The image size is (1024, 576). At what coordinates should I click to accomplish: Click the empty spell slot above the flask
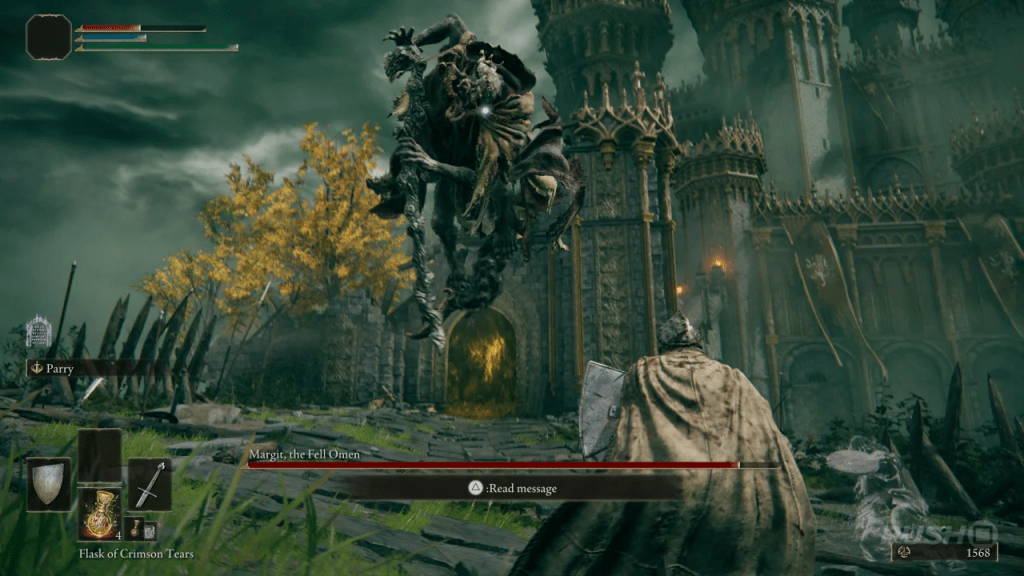coord(100,456)
